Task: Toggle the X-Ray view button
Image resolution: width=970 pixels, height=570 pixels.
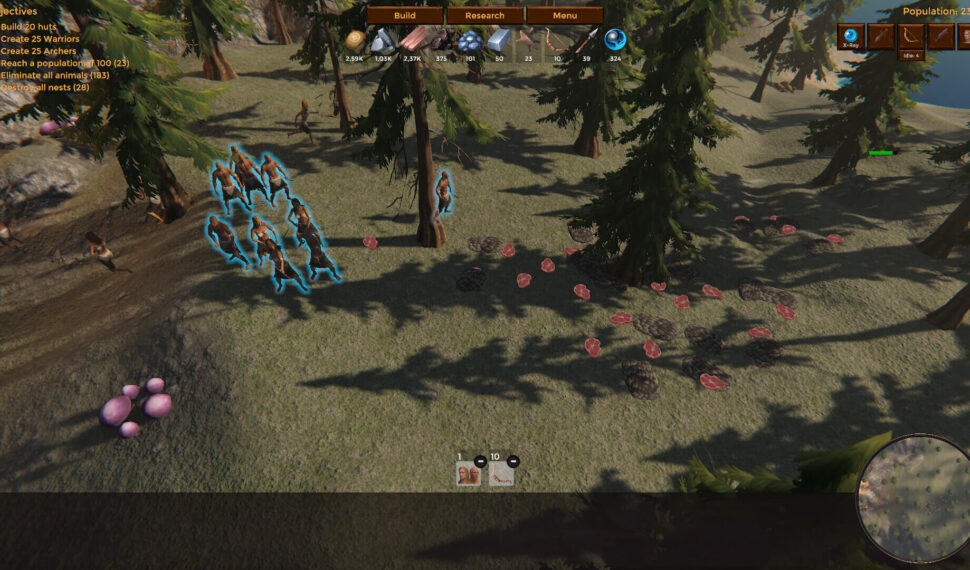Action: click(x=851, y=37)
